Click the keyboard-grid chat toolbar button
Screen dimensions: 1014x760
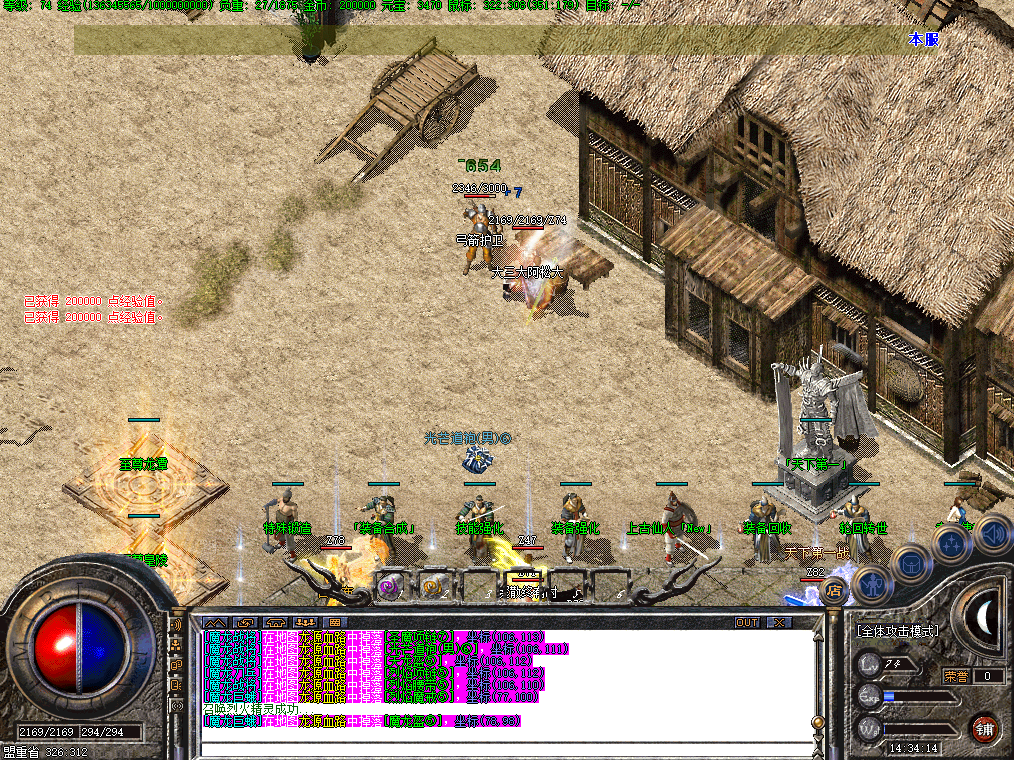pyautogui.click(x=336, y=622)
